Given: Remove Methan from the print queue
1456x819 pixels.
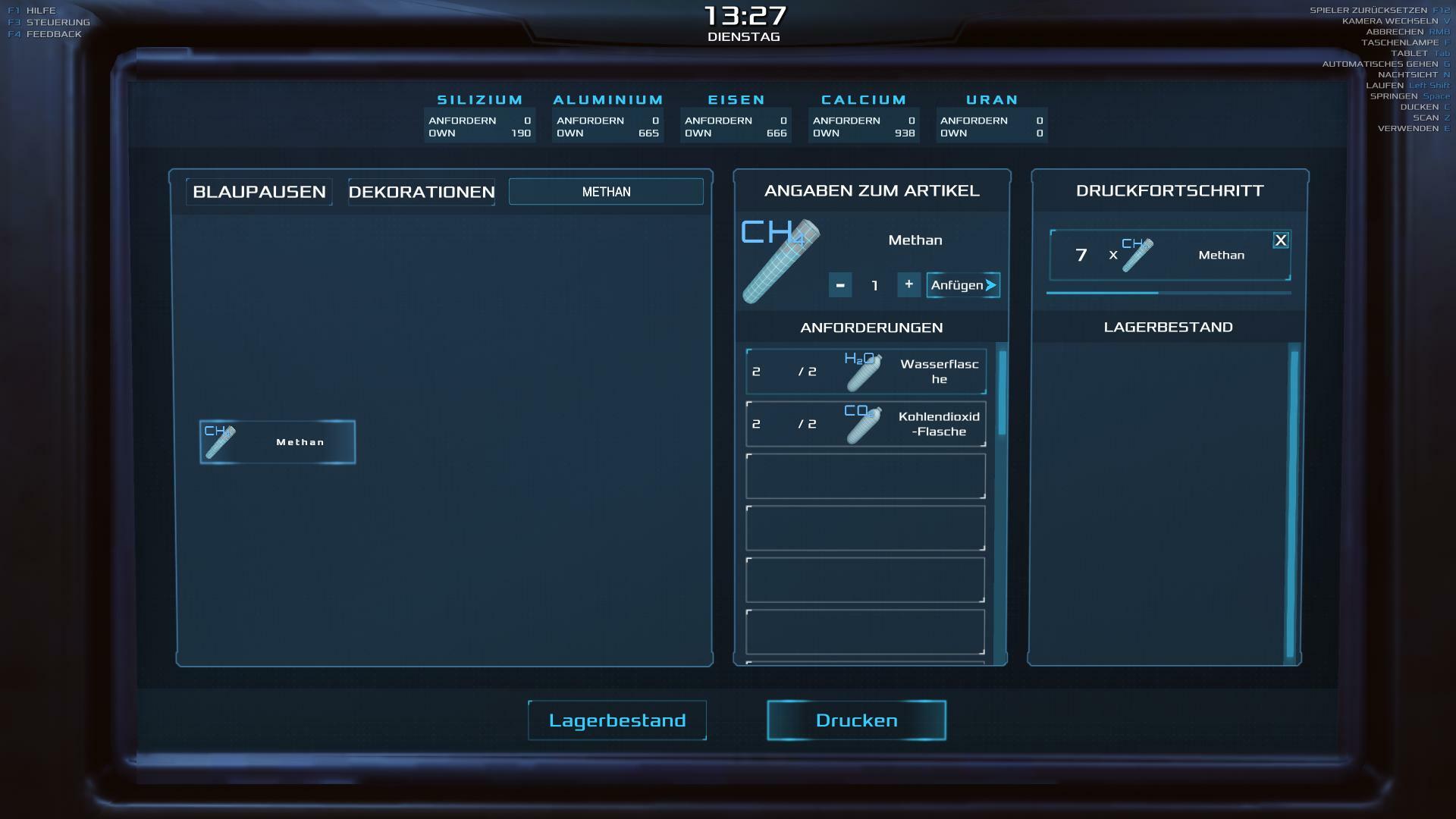Looking at the screenshot, I should (1281, 240).
